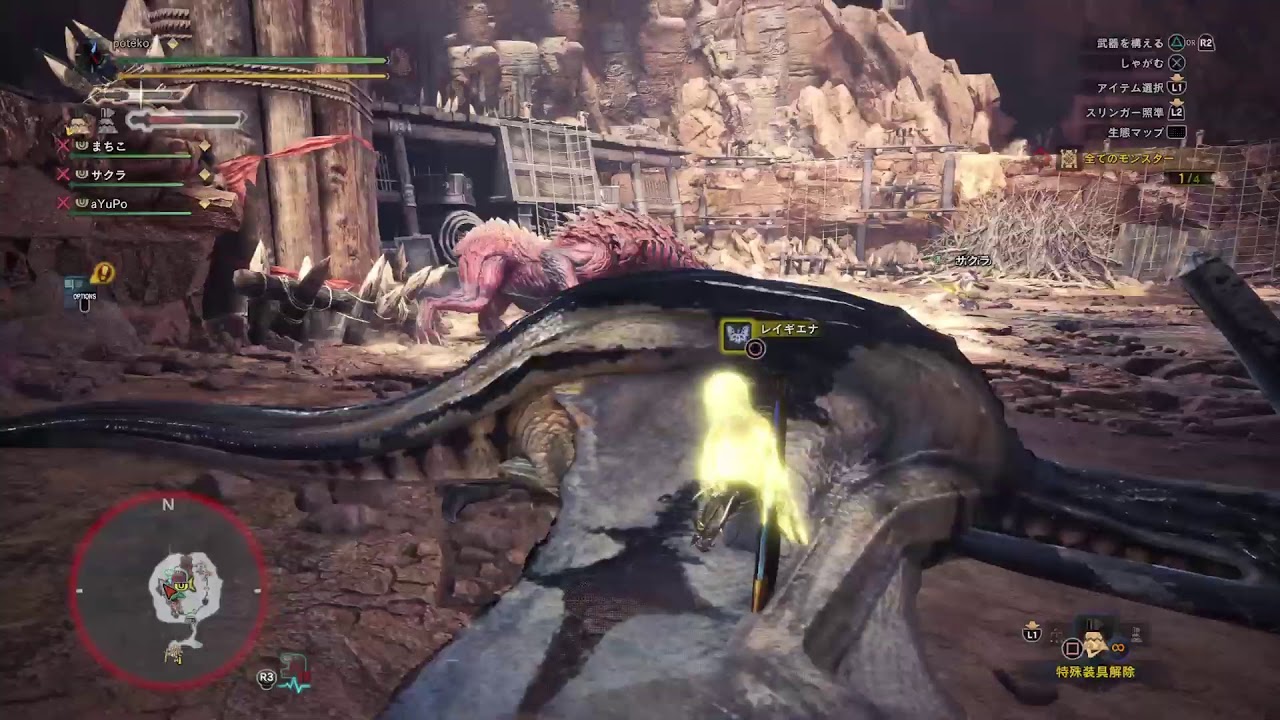
Task: Click poteko's palico companion icon
Action: [x=78, y=123]
